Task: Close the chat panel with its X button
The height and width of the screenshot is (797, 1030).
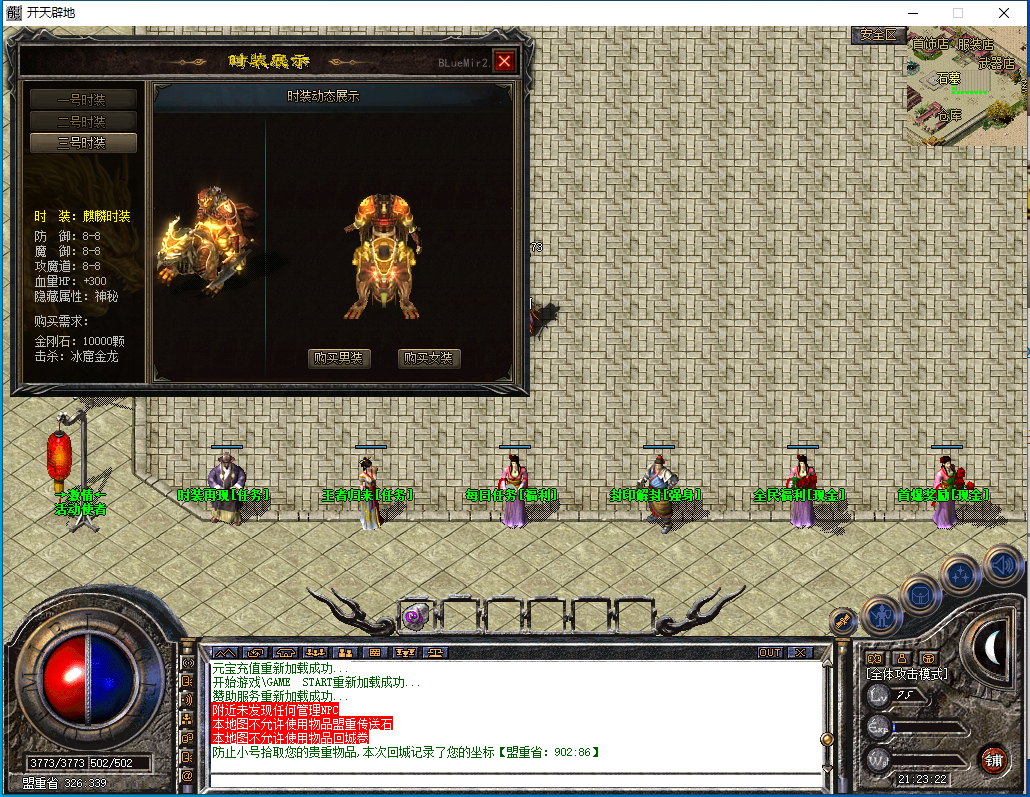Action: (799, 653)
